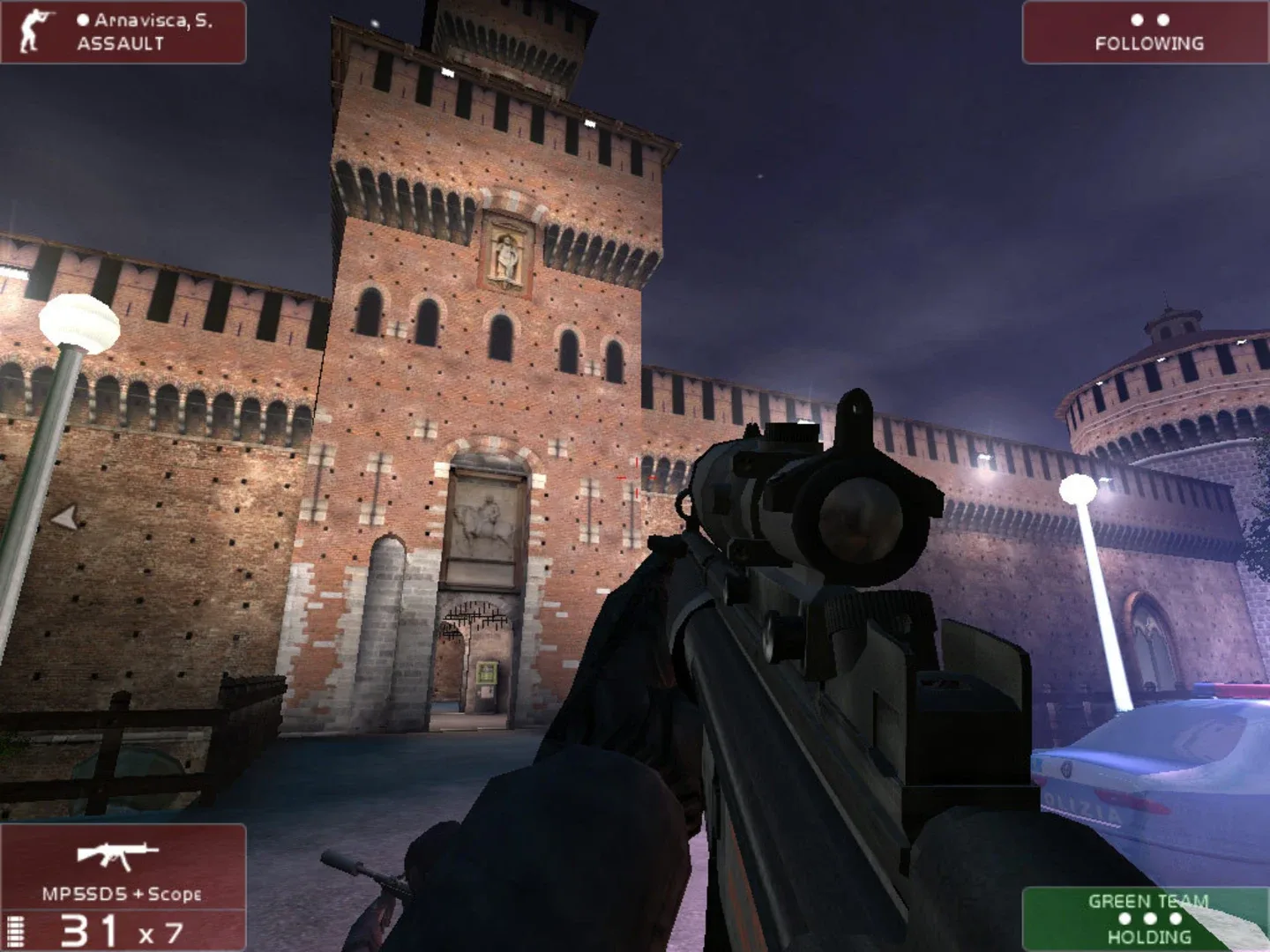This screenshot has height=952, width=1270.
Task: Click the GREEN TEAM label
Action: 1148,902
